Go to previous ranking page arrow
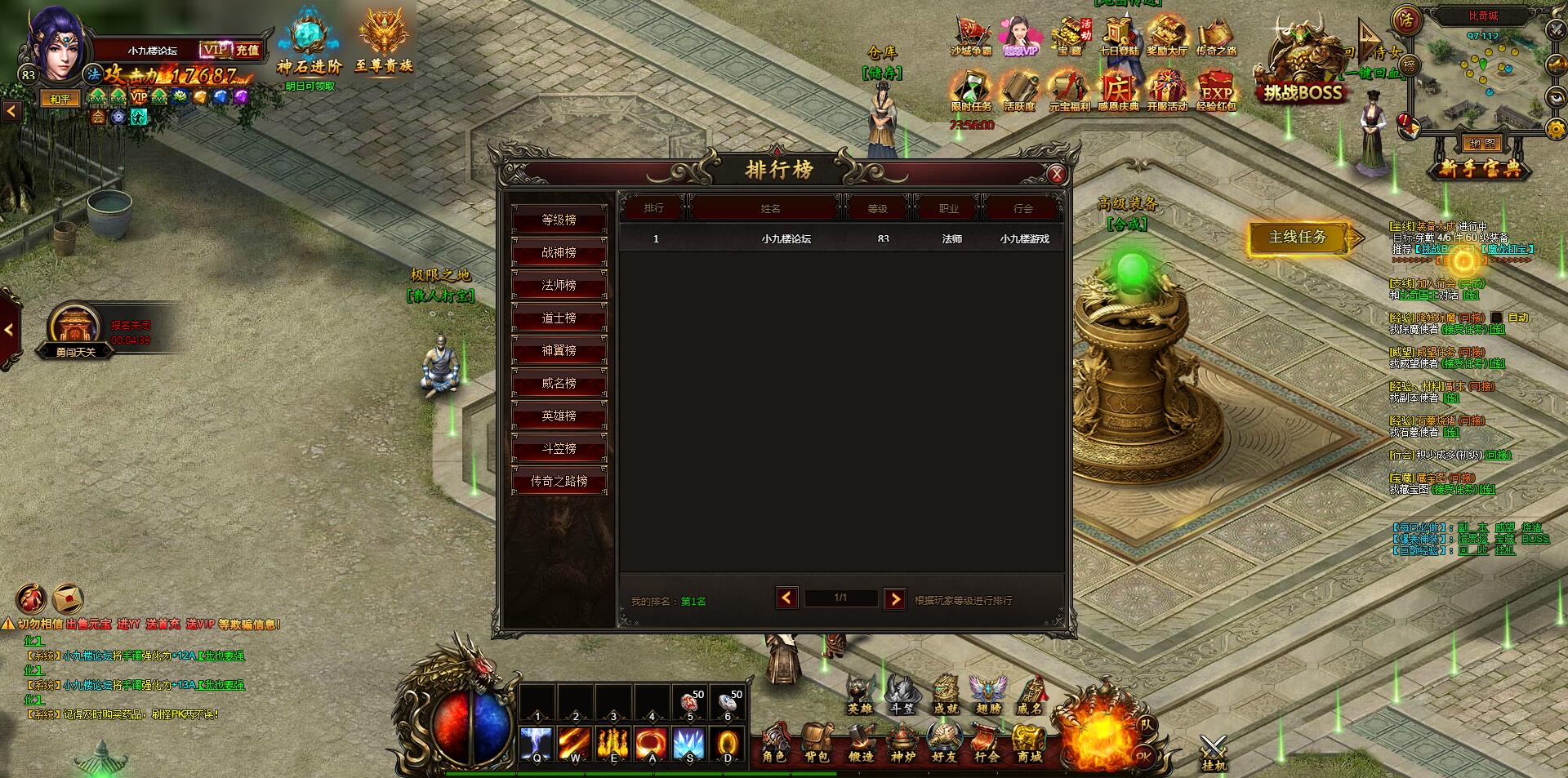 pyautogui.click(x=786, y=598)
